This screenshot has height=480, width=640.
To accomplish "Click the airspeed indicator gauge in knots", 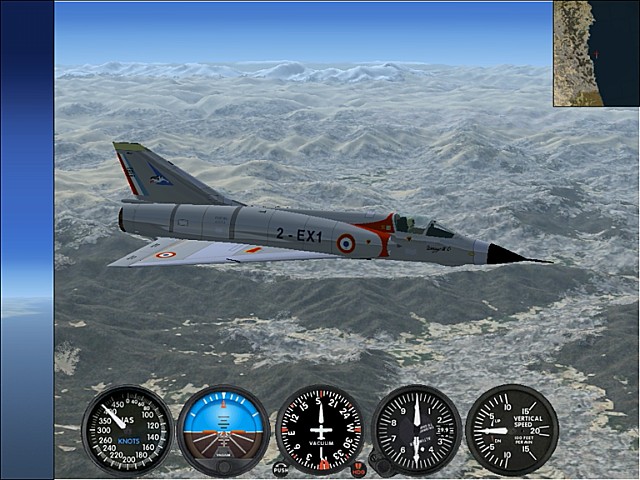I will tap(127, 430).
